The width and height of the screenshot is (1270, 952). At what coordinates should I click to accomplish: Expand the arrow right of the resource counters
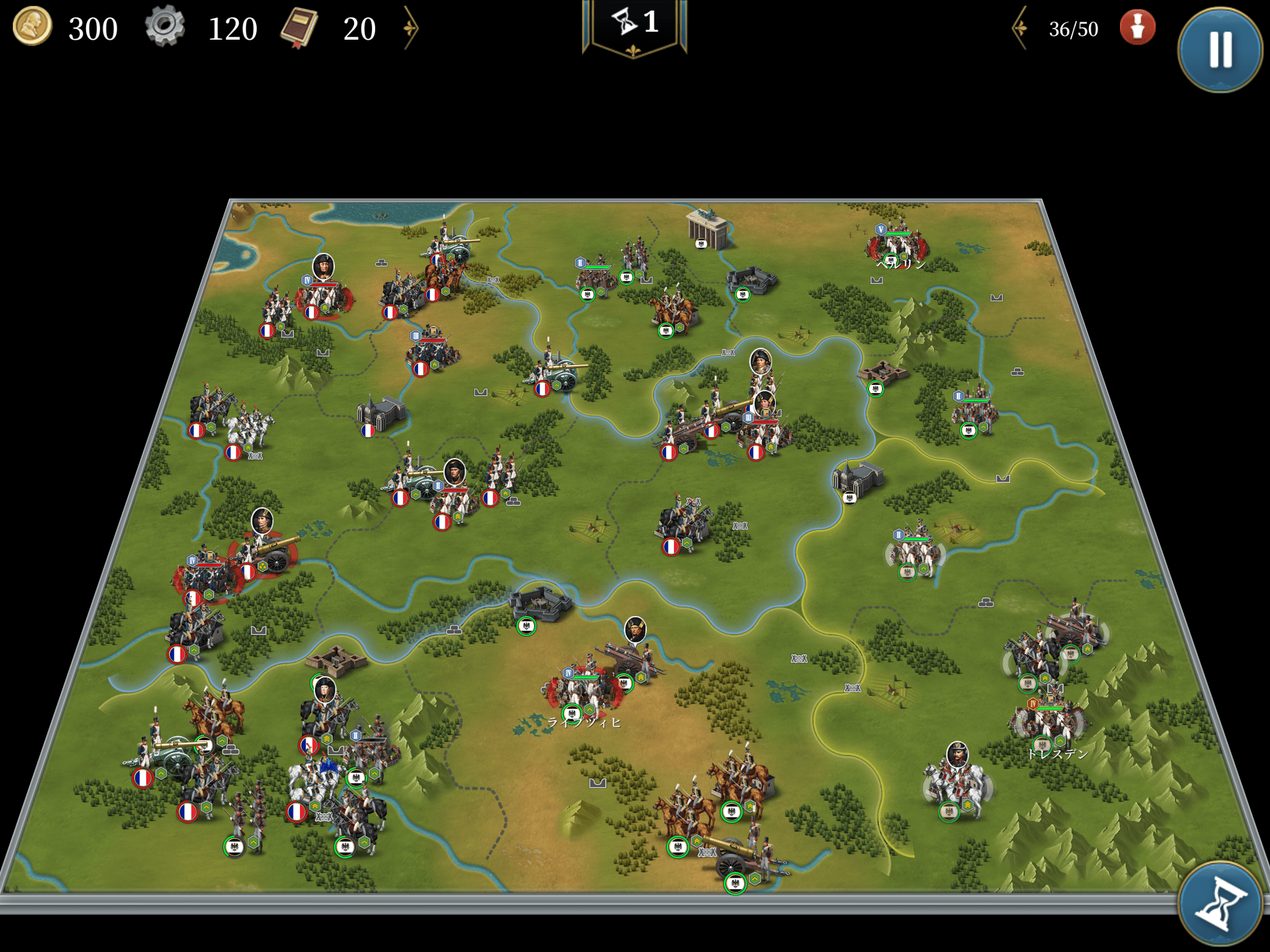pyautogui.click(x=411, y=28)
